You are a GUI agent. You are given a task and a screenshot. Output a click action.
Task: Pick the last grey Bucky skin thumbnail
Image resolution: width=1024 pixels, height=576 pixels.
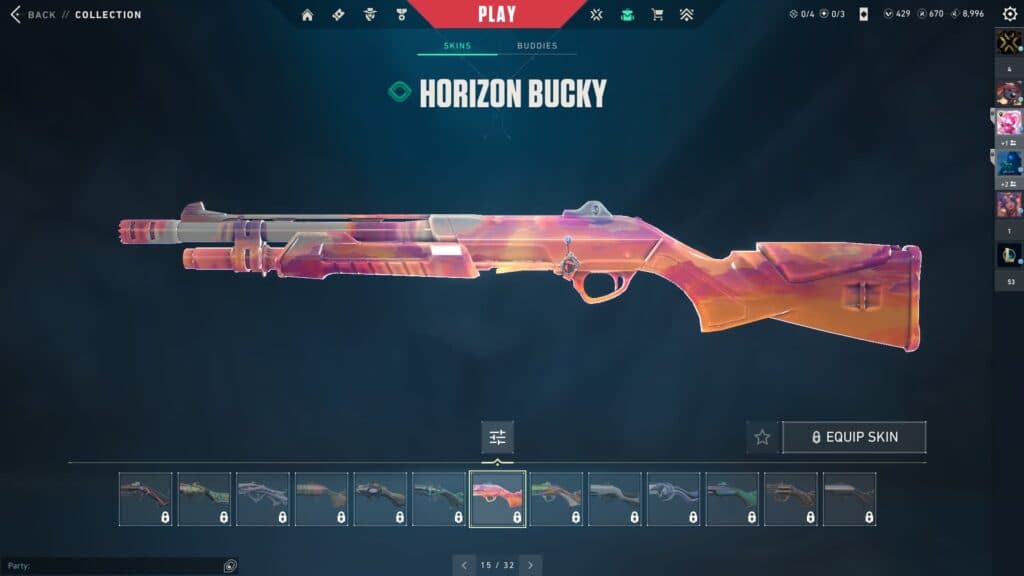tap(849, 498)
